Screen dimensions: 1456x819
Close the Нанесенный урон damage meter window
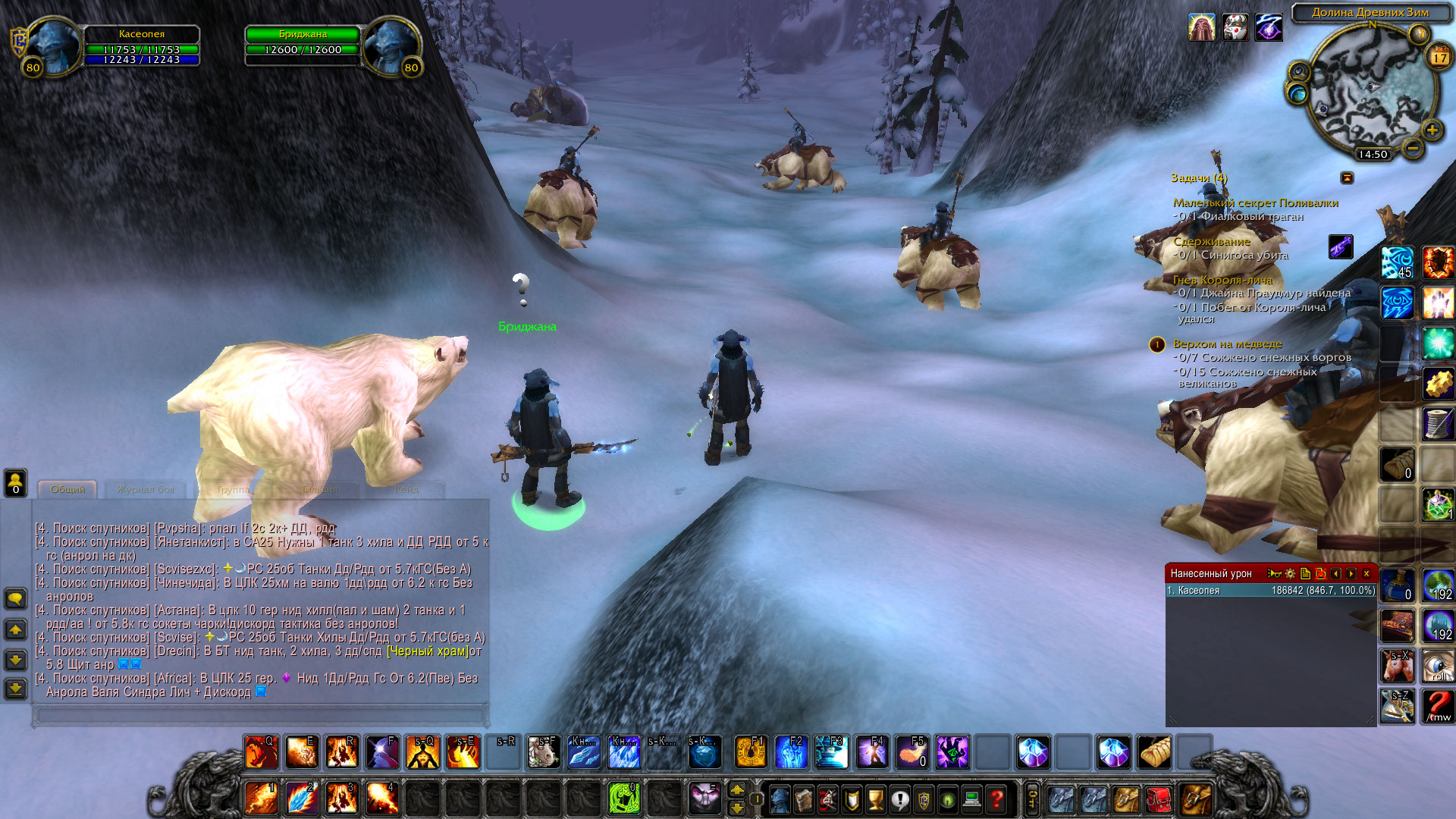[x=1367, y=573]
